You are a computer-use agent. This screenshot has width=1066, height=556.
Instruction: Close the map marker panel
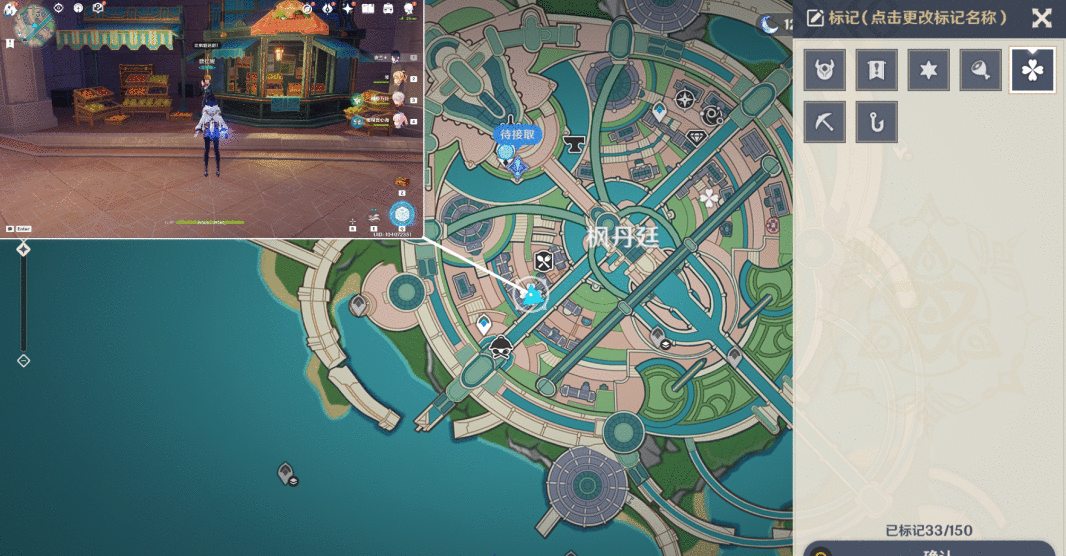tap(1041, 18)
